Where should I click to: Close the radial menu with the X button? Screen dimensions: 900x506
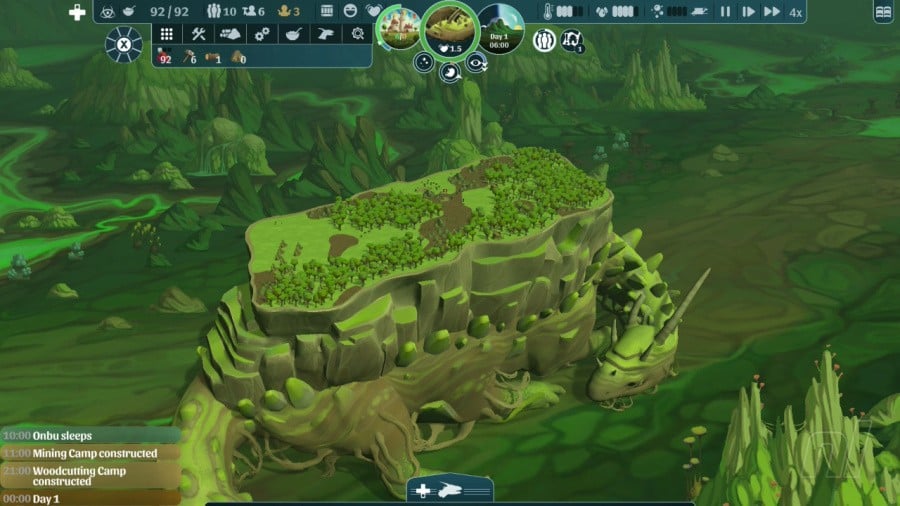[x=124, y=44]
